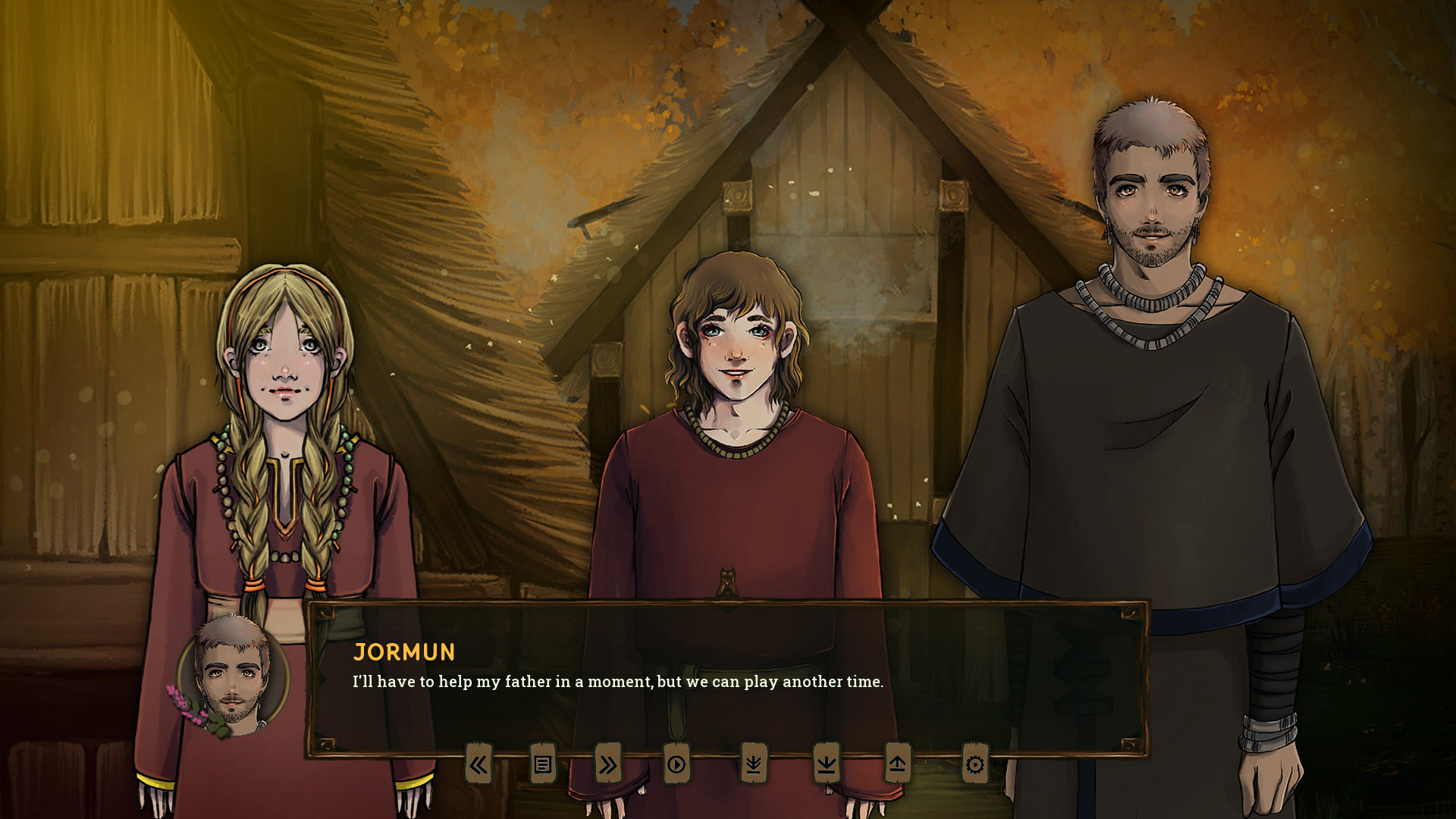Click the up-arrow load icon
The image size is (1456, 819).
897,764
